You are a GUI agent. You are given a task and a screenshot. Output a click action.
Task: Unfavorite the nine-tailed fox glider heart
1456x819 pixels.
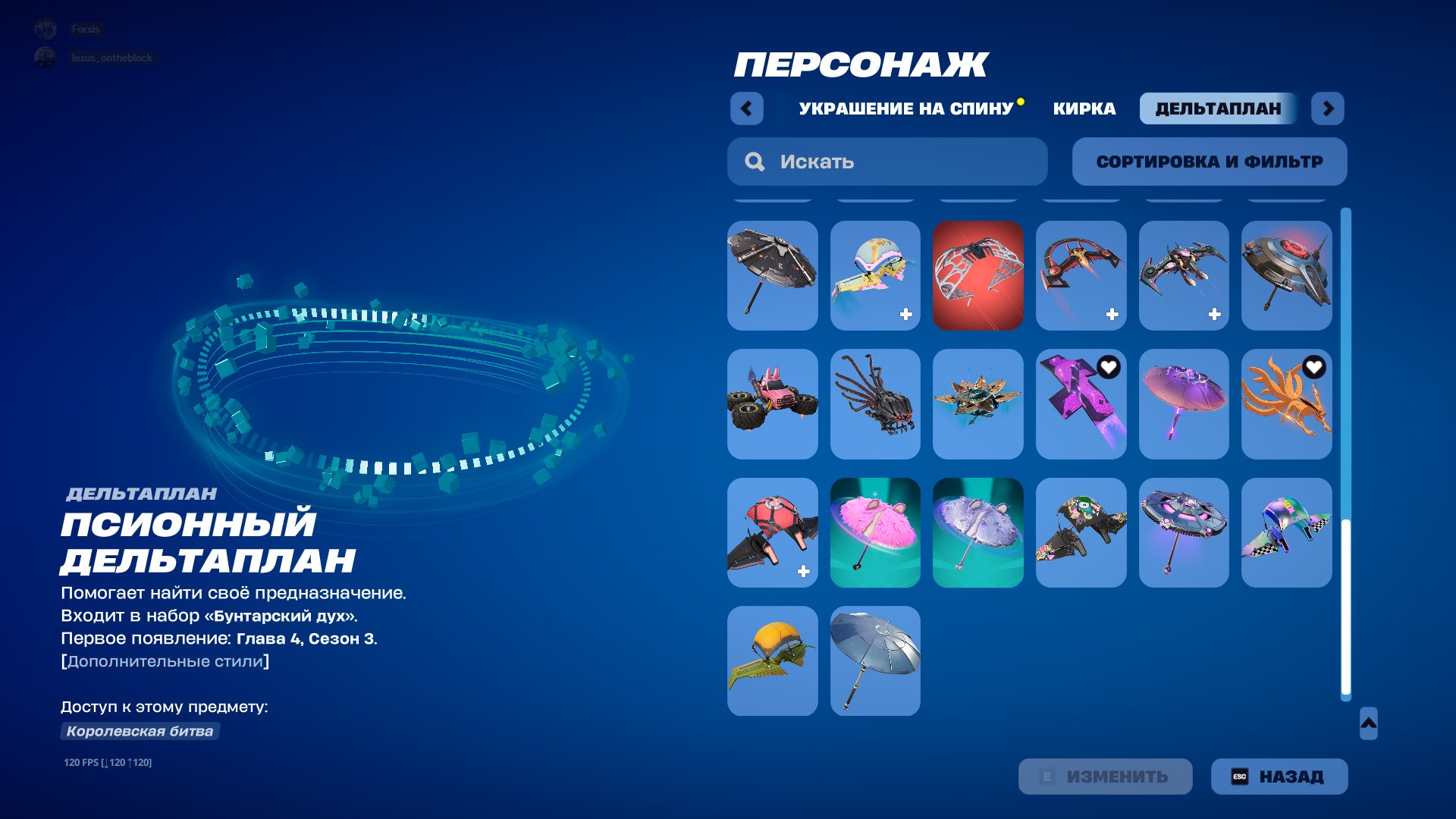click(x=1313, y=369)
